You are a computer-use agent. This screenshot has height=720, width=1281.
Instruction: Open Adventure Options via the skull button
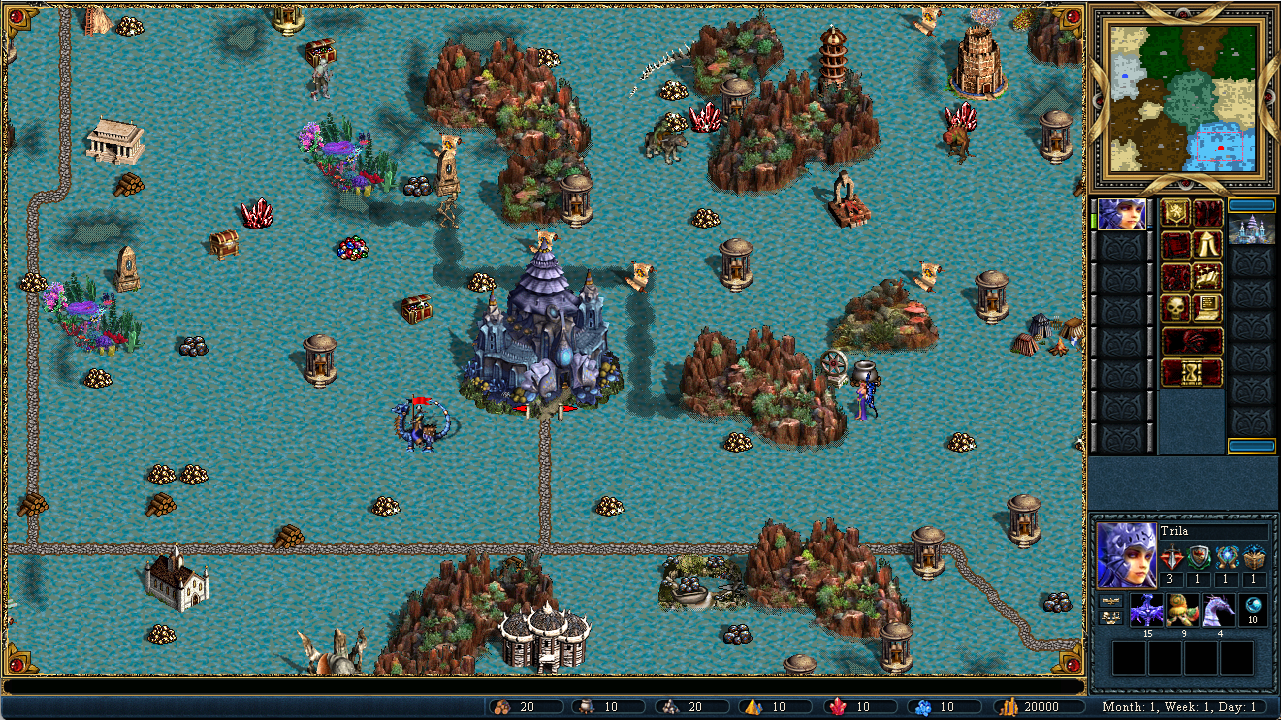(x=1176, y=308)
